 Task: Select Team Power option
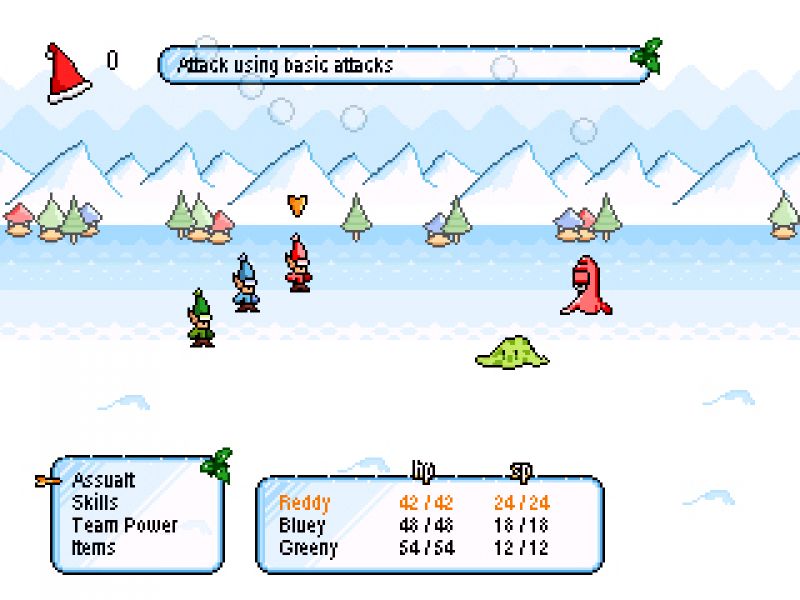pyautogui.click(x=124, y=525)
